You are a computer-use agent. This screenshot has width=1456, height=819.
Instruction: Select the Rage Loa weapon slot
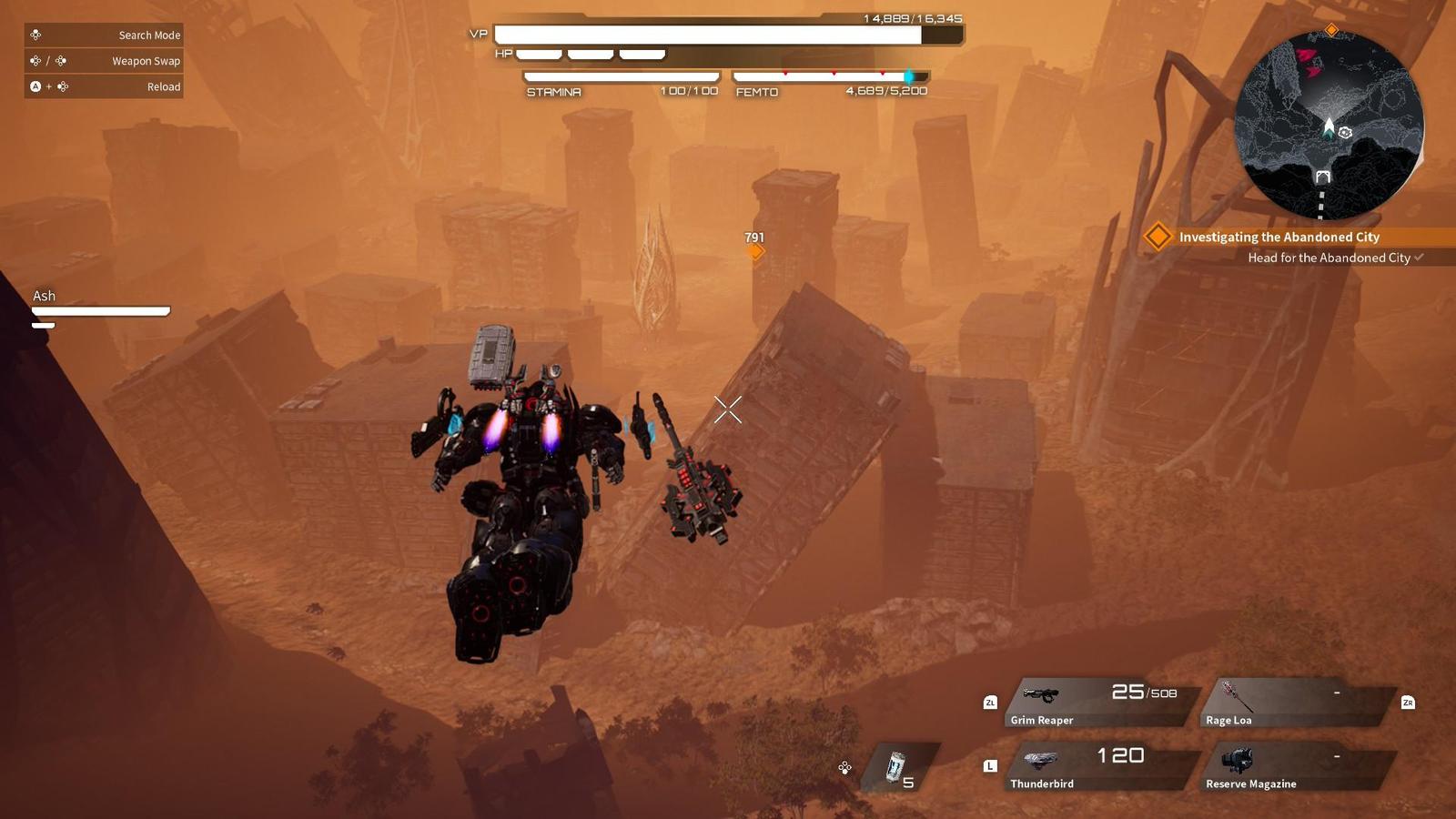pyautogui.click(x=1297, y=703)
